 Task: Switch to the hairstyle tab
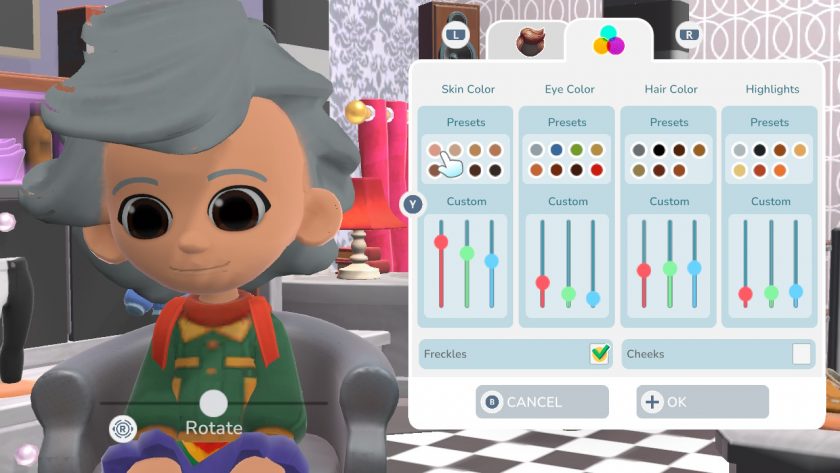(x=528, y=41)
